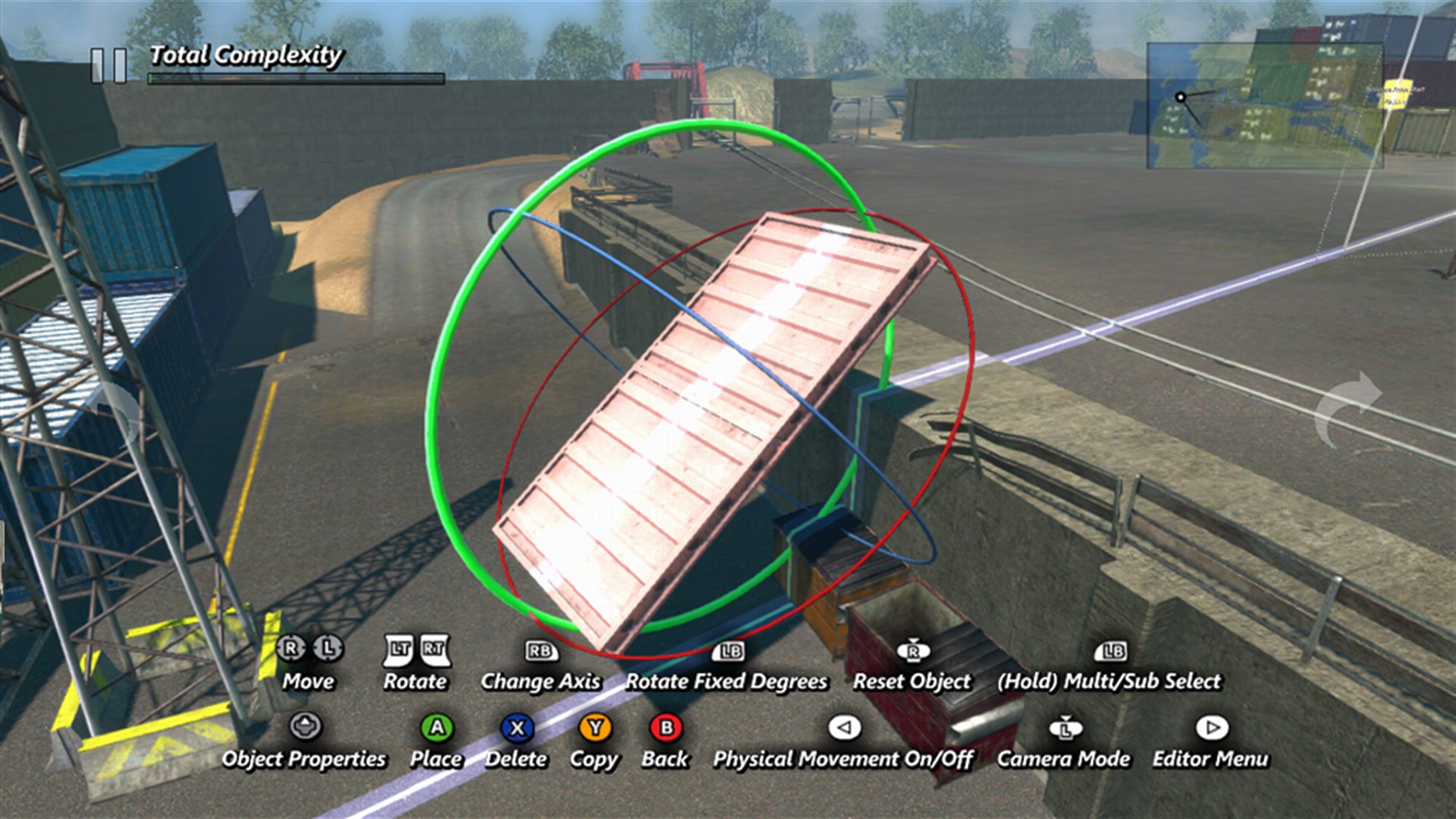Click the Move control label
The image size is (1456, 819).
308,682
